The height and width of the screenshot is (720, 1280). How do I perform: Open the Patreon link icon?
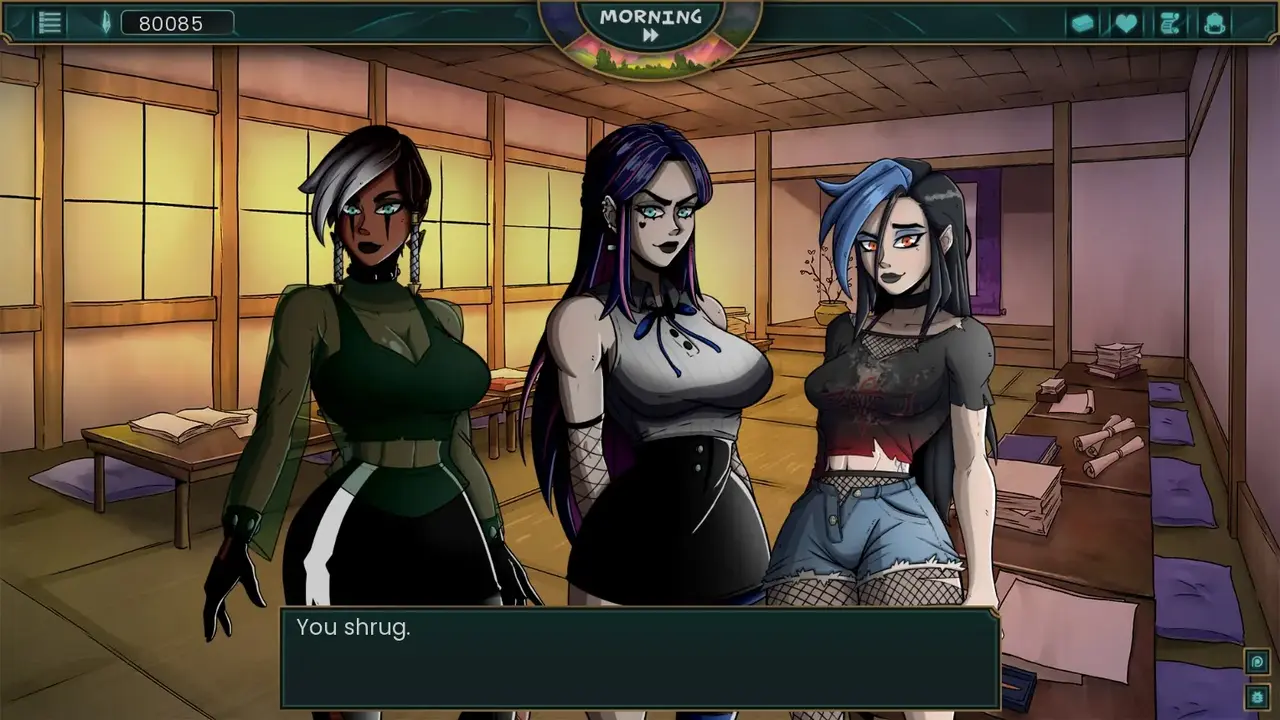(x=1257, y=661)
